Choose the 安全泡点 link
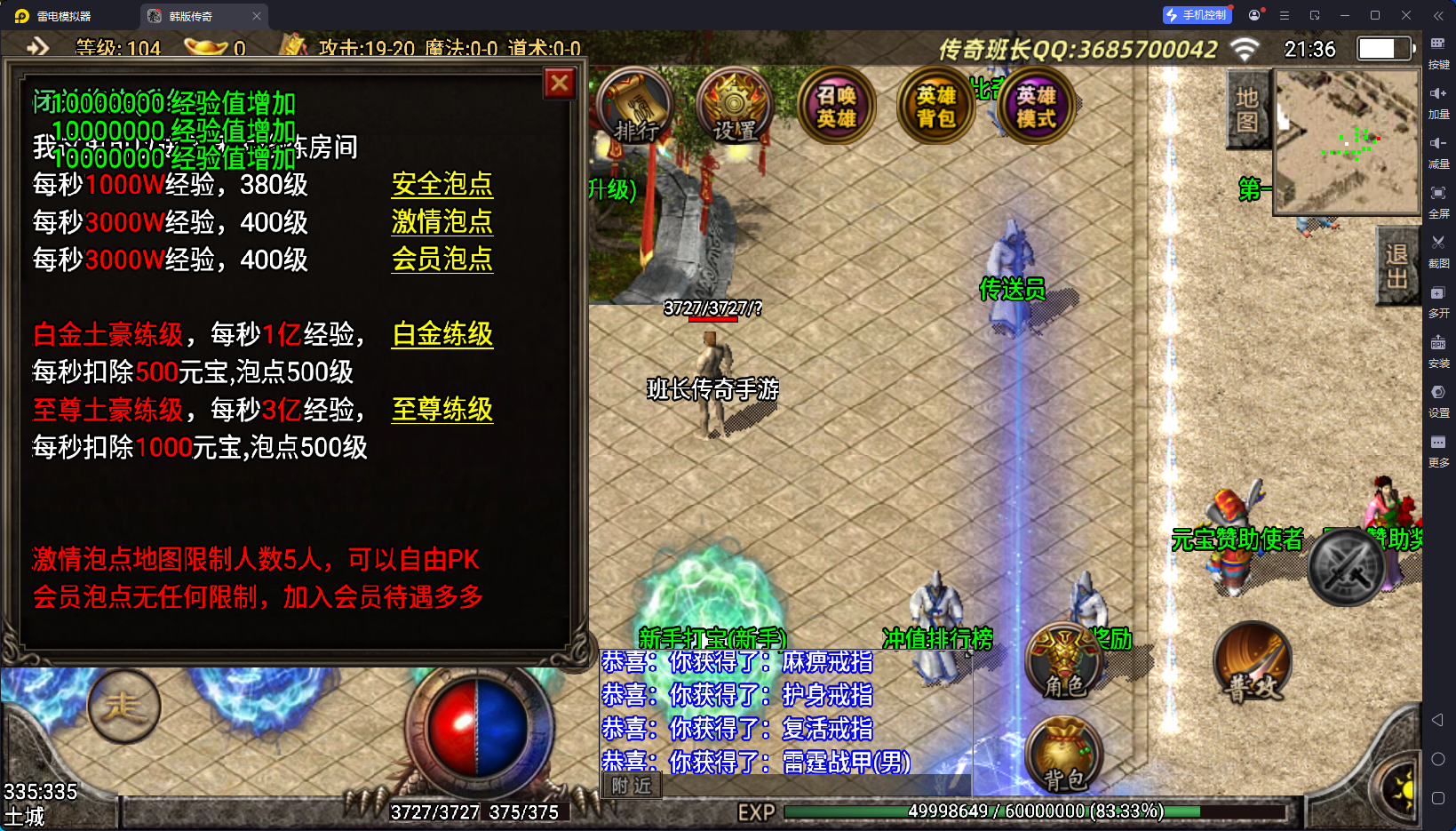The image size is (1456, 831). click(442, 185)
